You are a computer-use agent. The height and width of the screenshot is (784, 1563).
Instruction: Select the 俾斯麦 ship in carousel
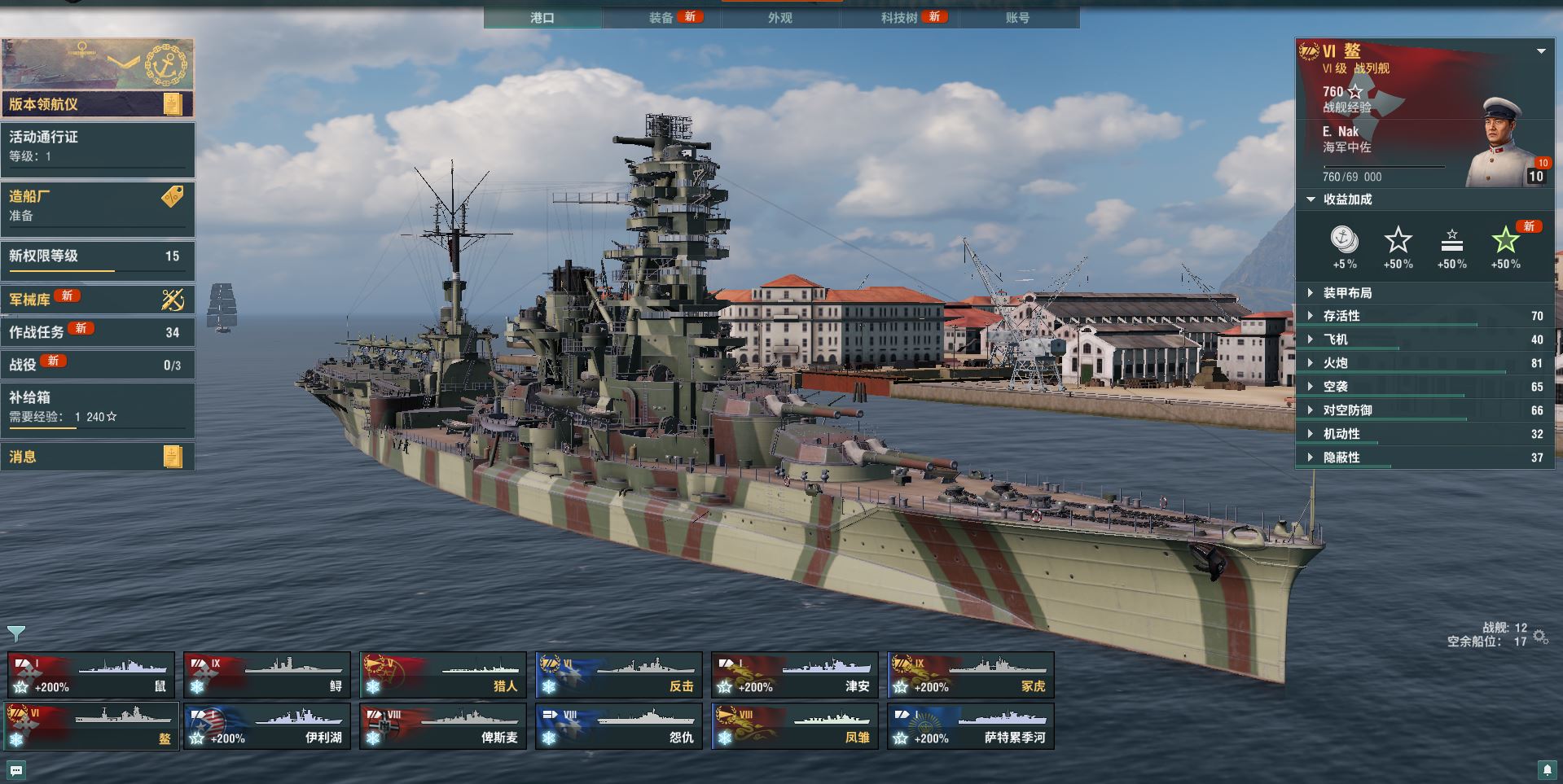[x=443, y=726]
